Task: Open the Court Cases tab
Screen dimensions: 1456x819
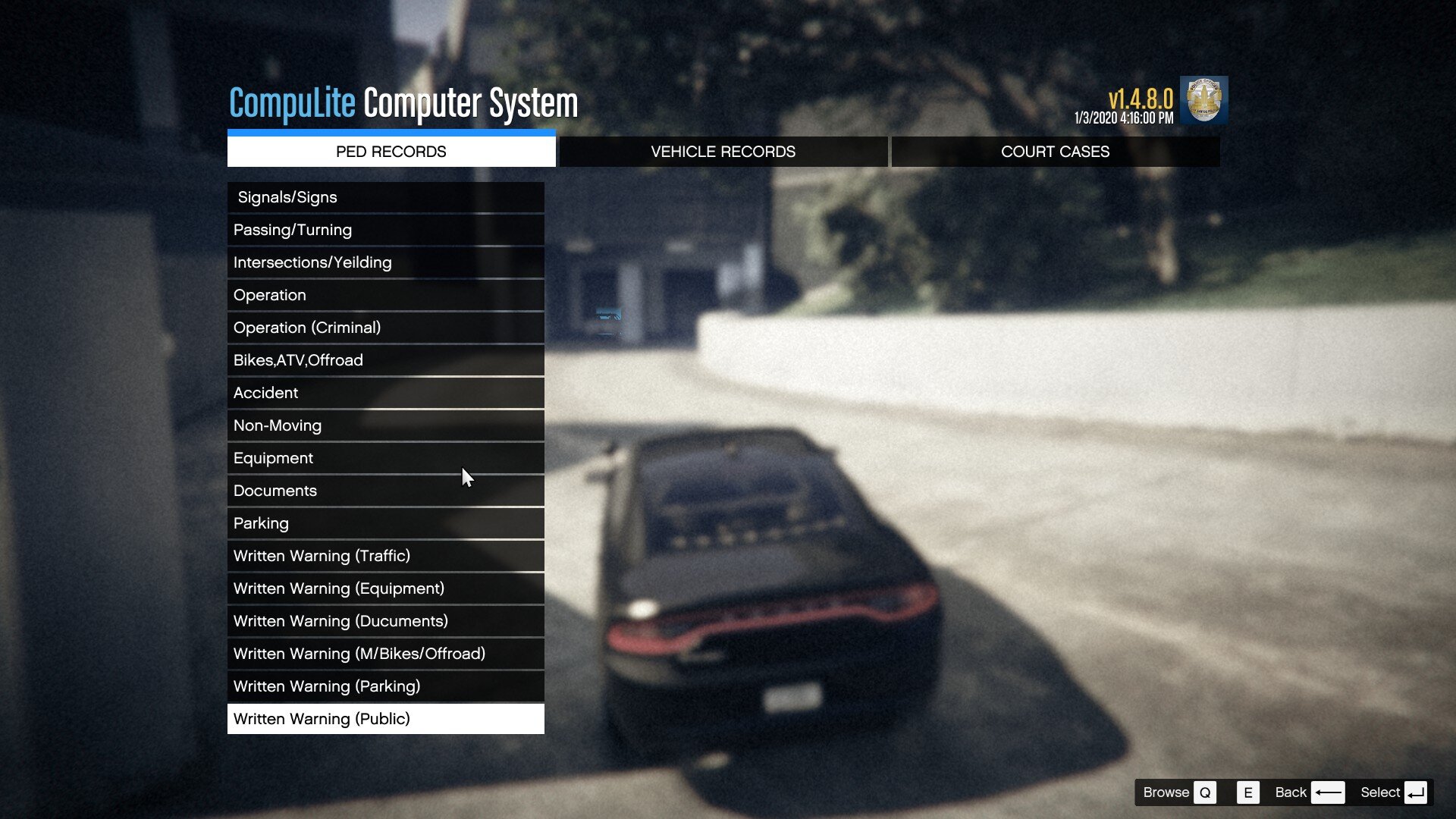Action: click(1055, 152)
